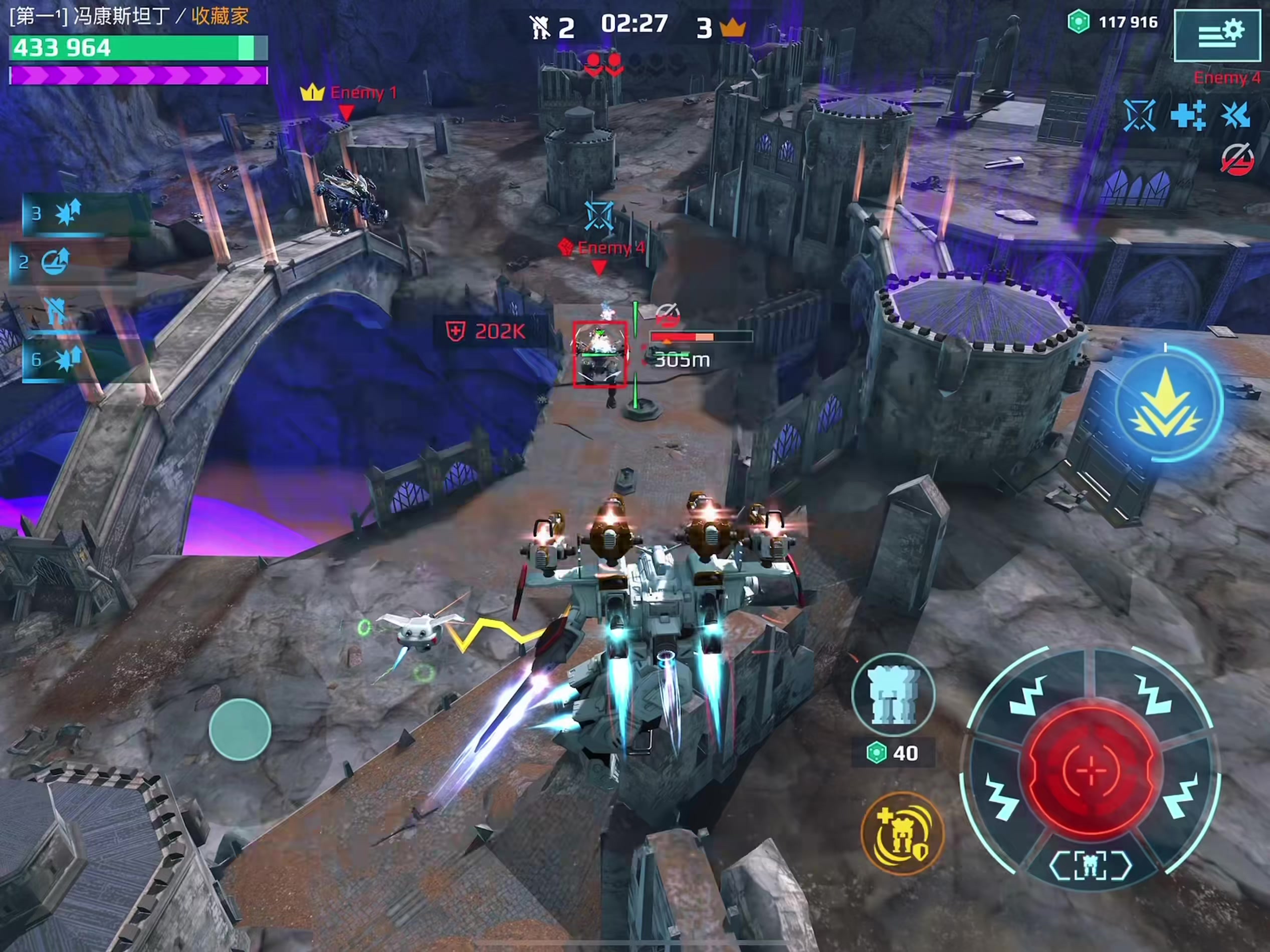Touch the green movement joystick

[240, 730]
